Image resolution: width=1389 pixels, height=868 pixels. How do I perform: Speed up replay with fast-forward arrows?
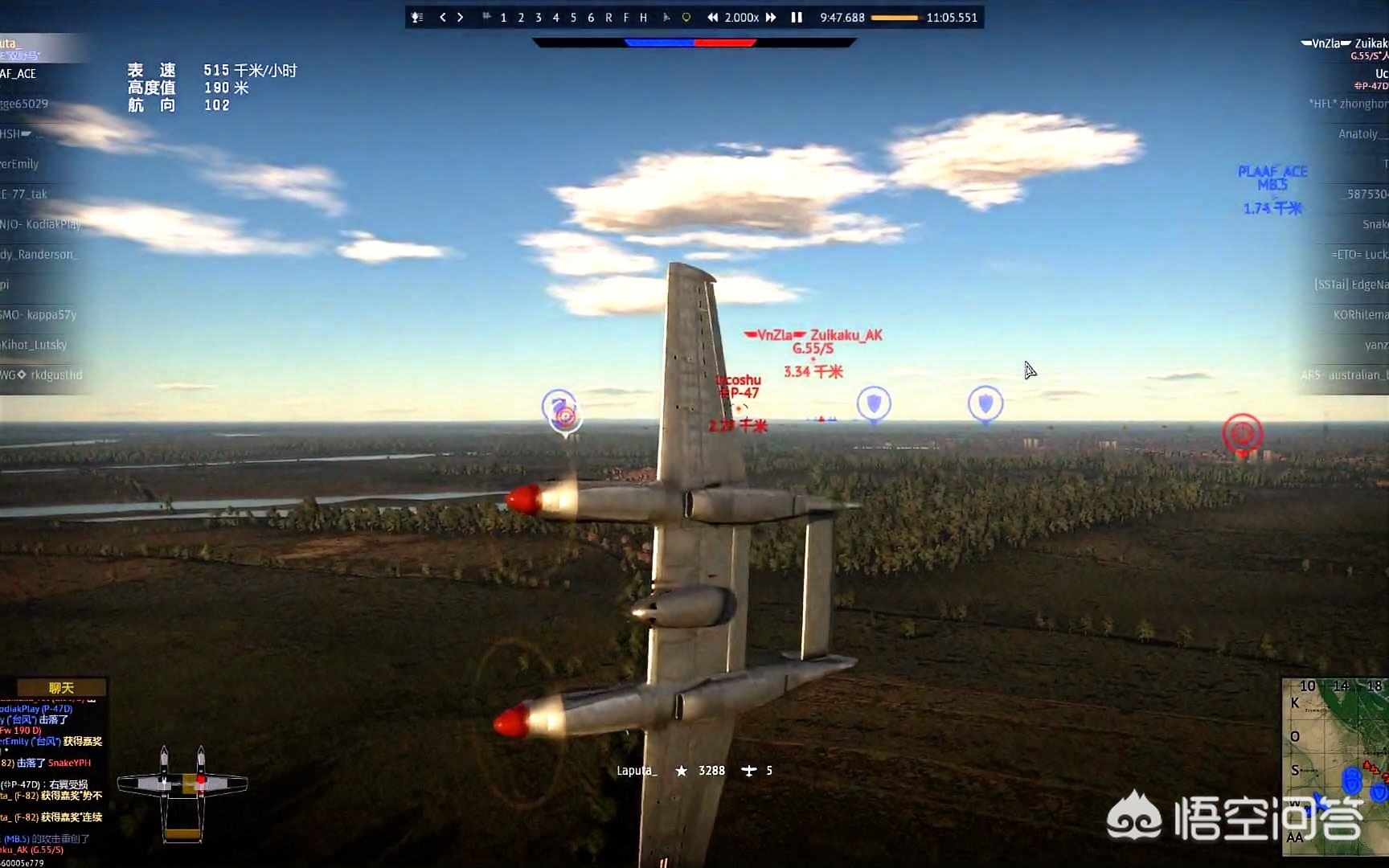[x=771, y=17]
